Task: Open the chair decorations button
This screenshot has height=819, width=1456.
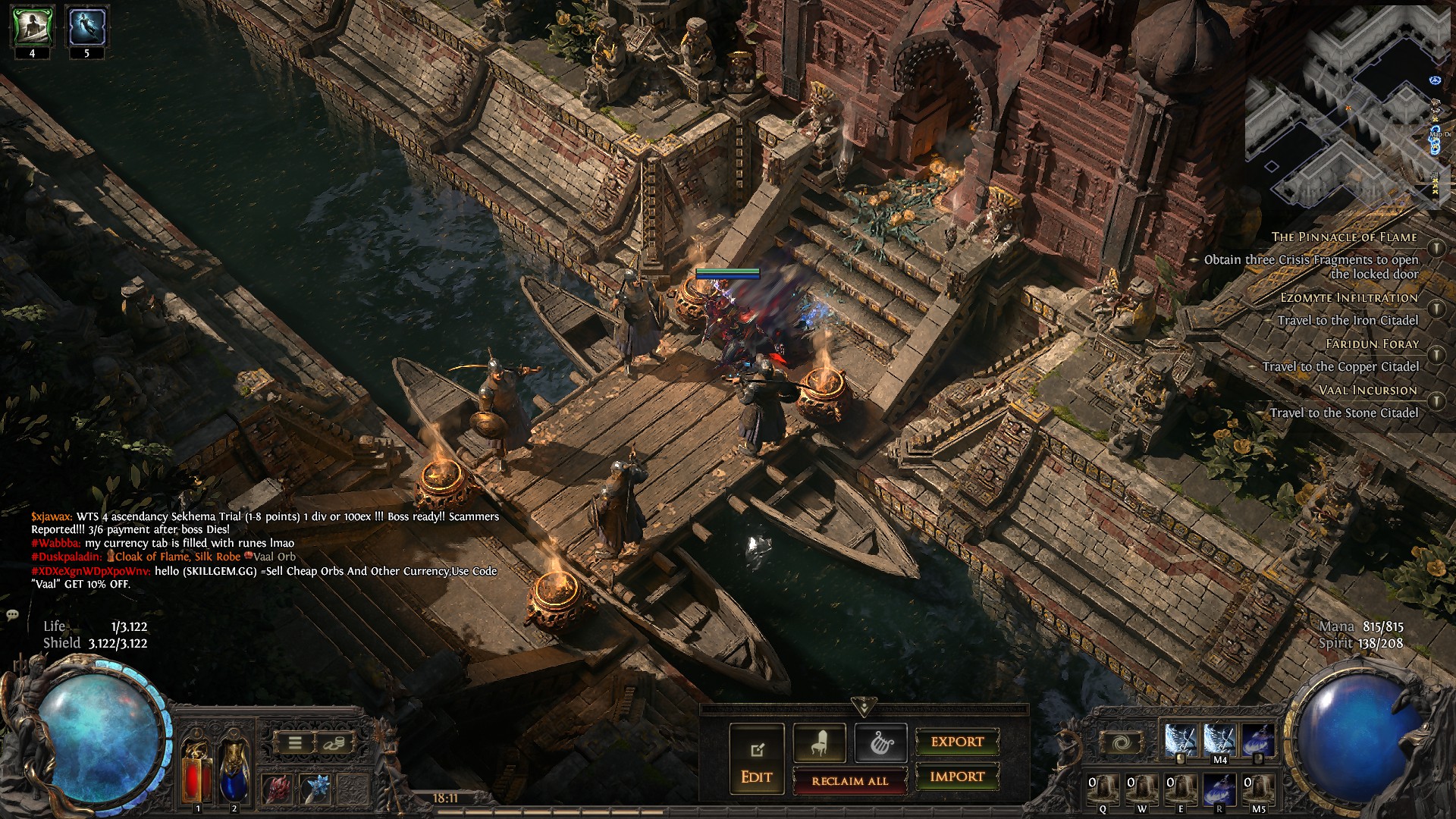Action: tap(819, 743)
